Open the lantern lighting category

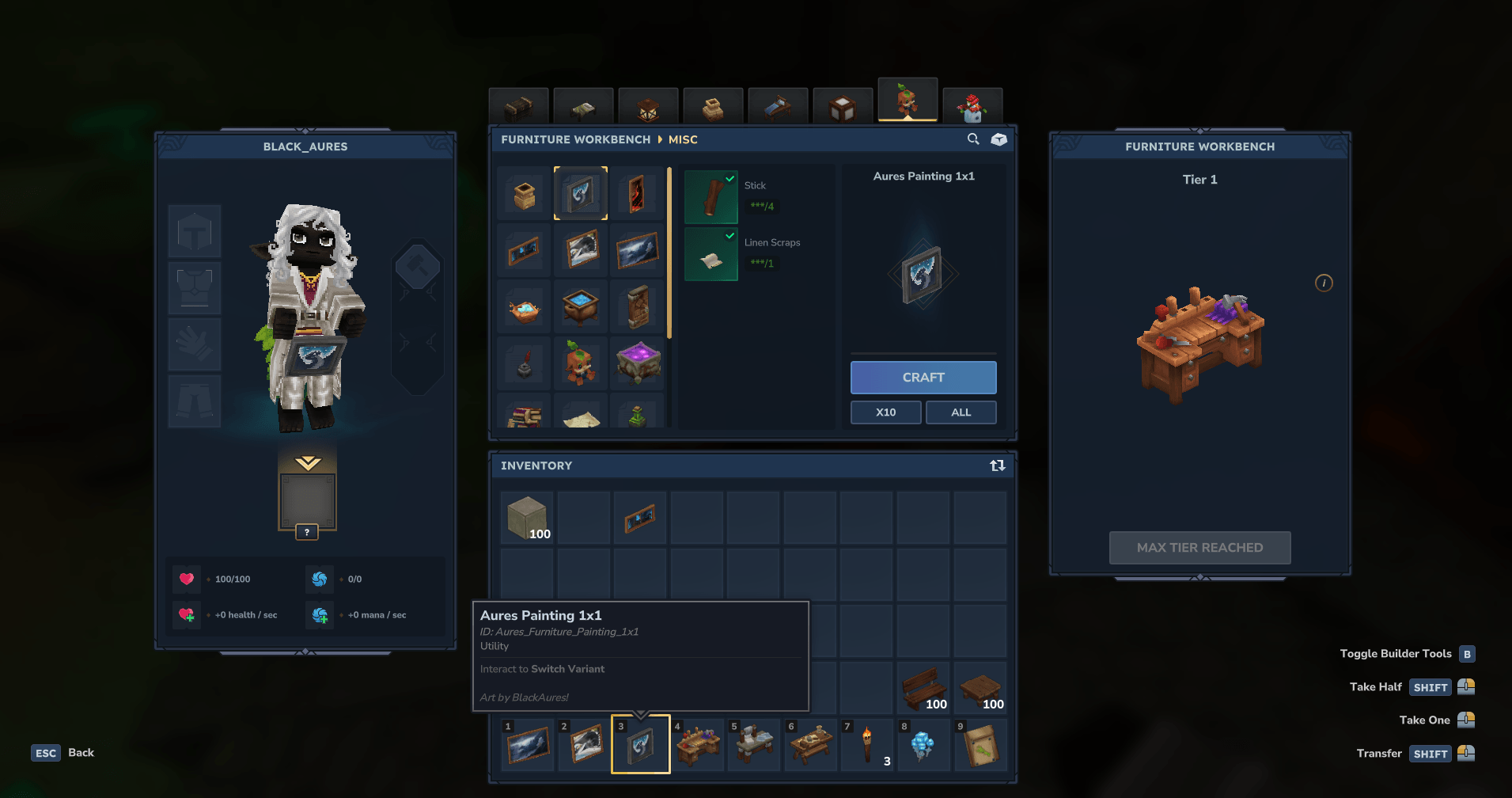(x=648, y=105)
